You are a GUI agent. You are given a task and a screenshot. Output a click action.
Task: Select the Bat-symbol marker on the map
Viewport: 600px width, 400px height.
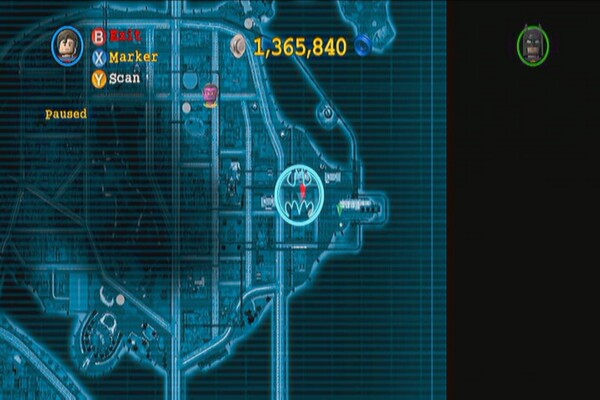300,192
